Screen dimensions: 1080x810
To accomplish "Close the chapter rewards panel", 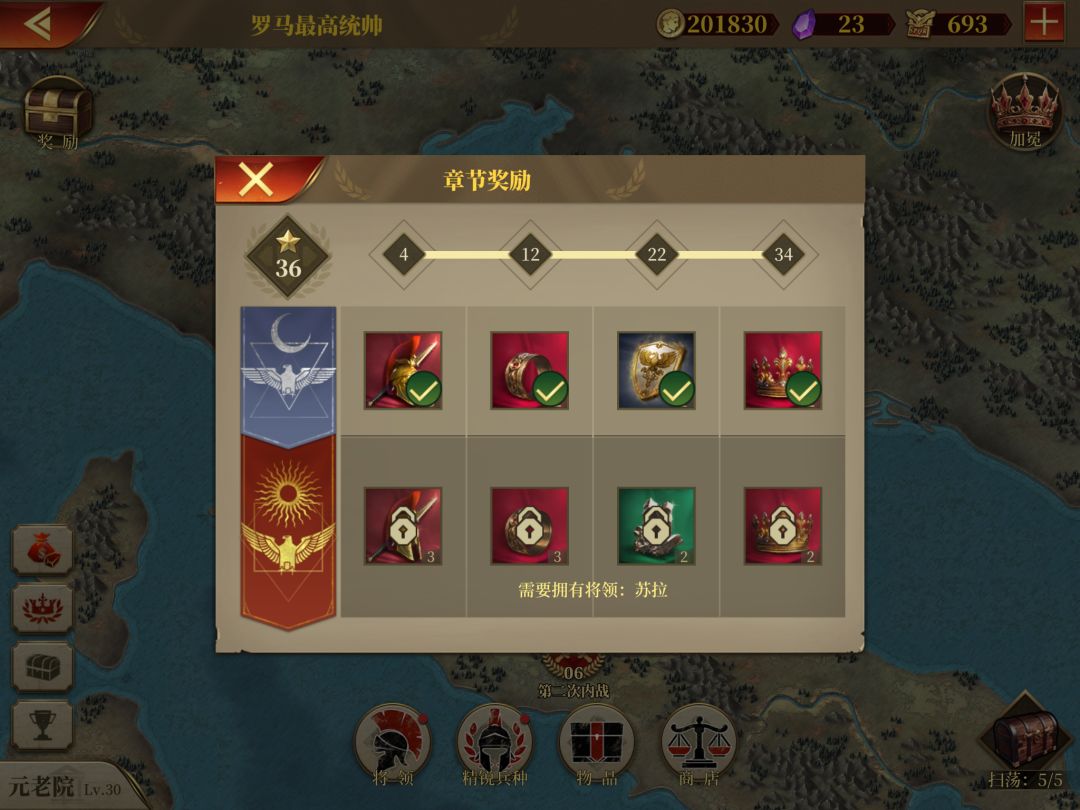I will [256, 180].
